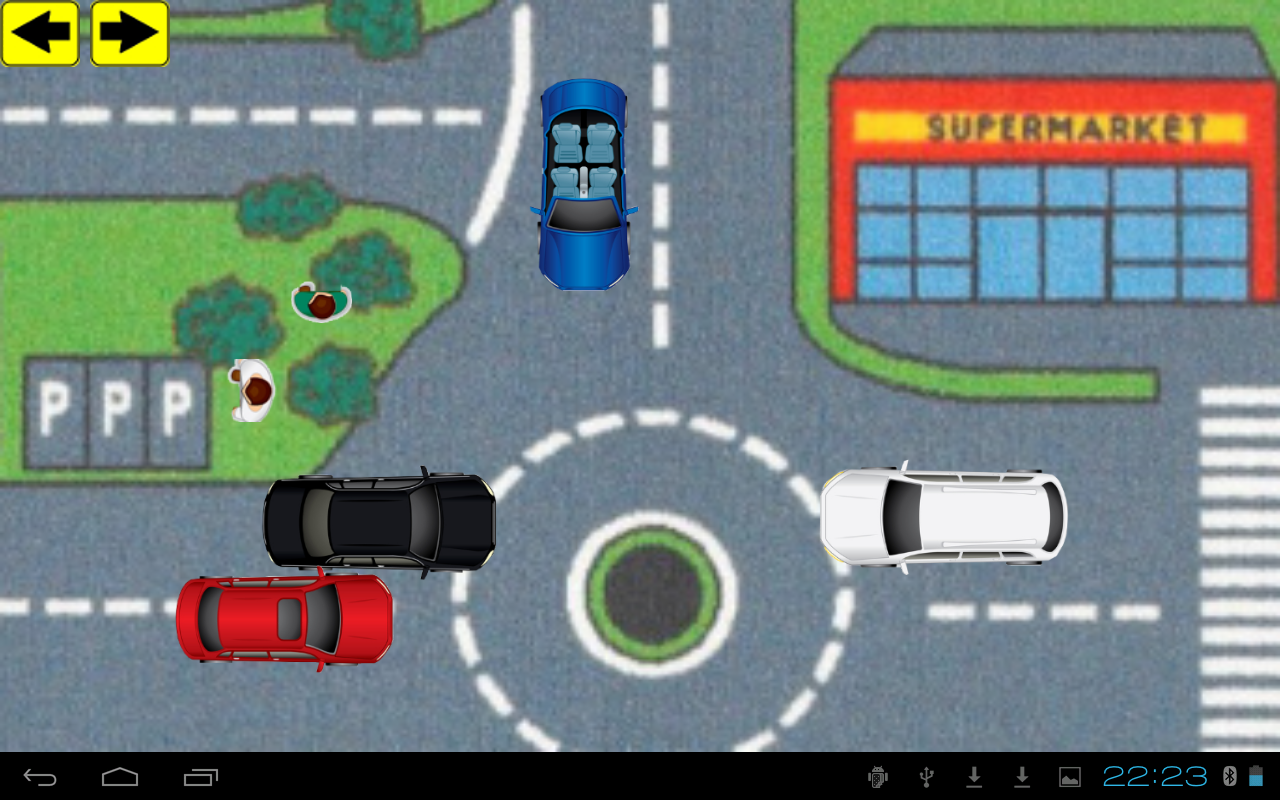Viewport: 1280px width, 800px height.
Task: Tap the Bluetooth icon near the clock
Action: point(1231,778)
